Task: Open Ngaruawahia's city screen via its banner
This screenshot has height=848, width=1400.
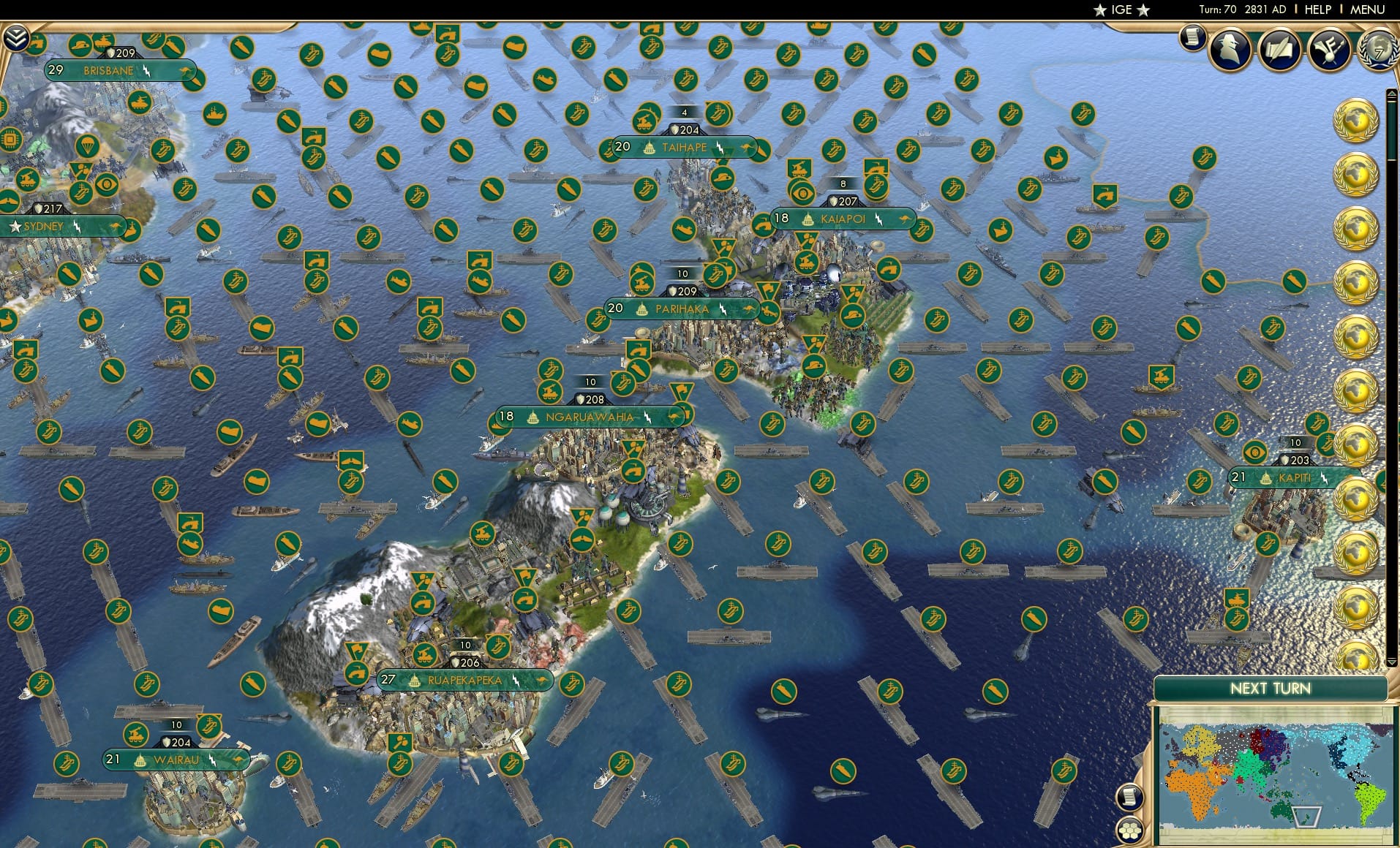Action: coord(589,417)
